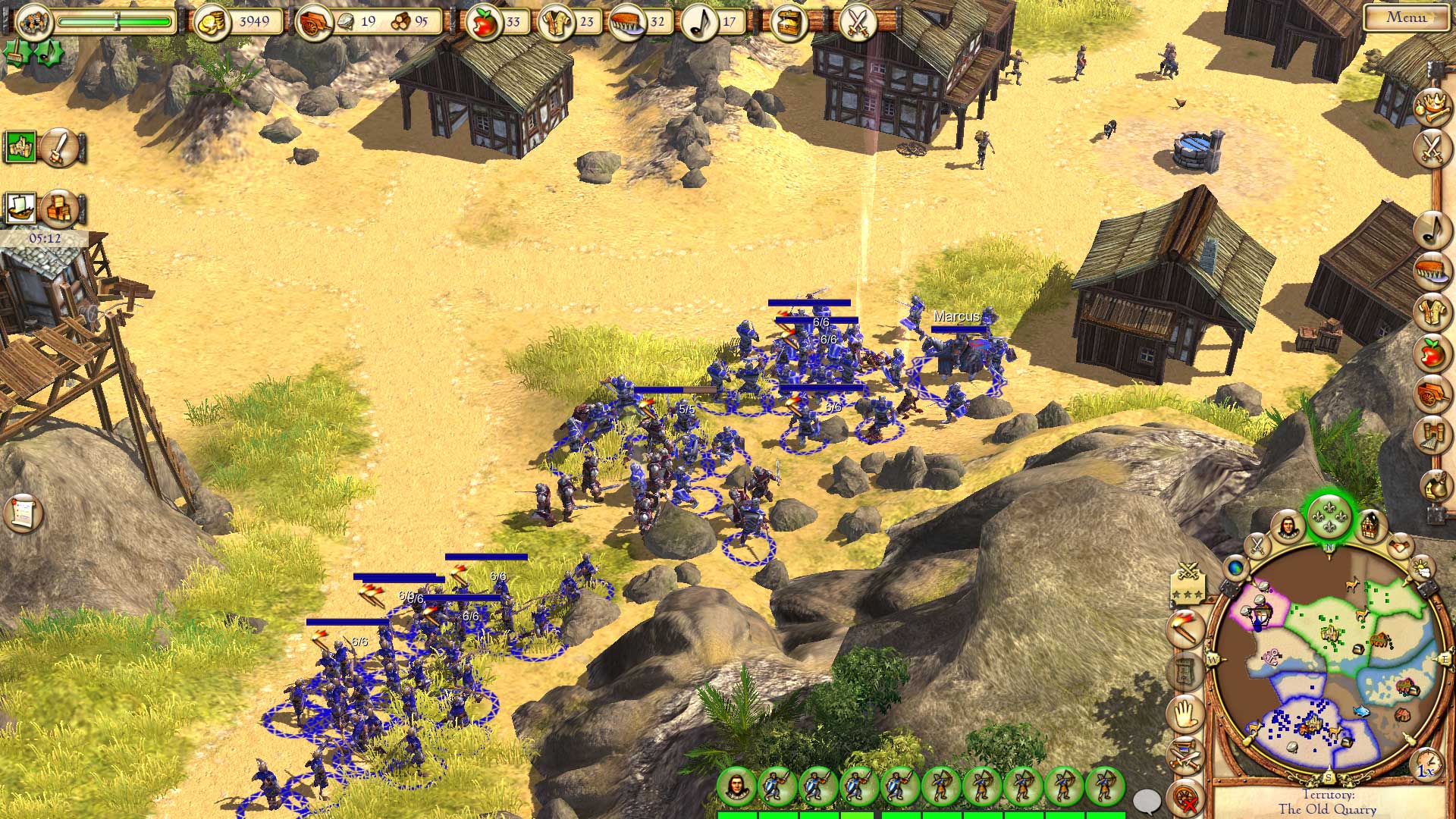Show the weather view on the minimap

click(x=1421, y=566)
